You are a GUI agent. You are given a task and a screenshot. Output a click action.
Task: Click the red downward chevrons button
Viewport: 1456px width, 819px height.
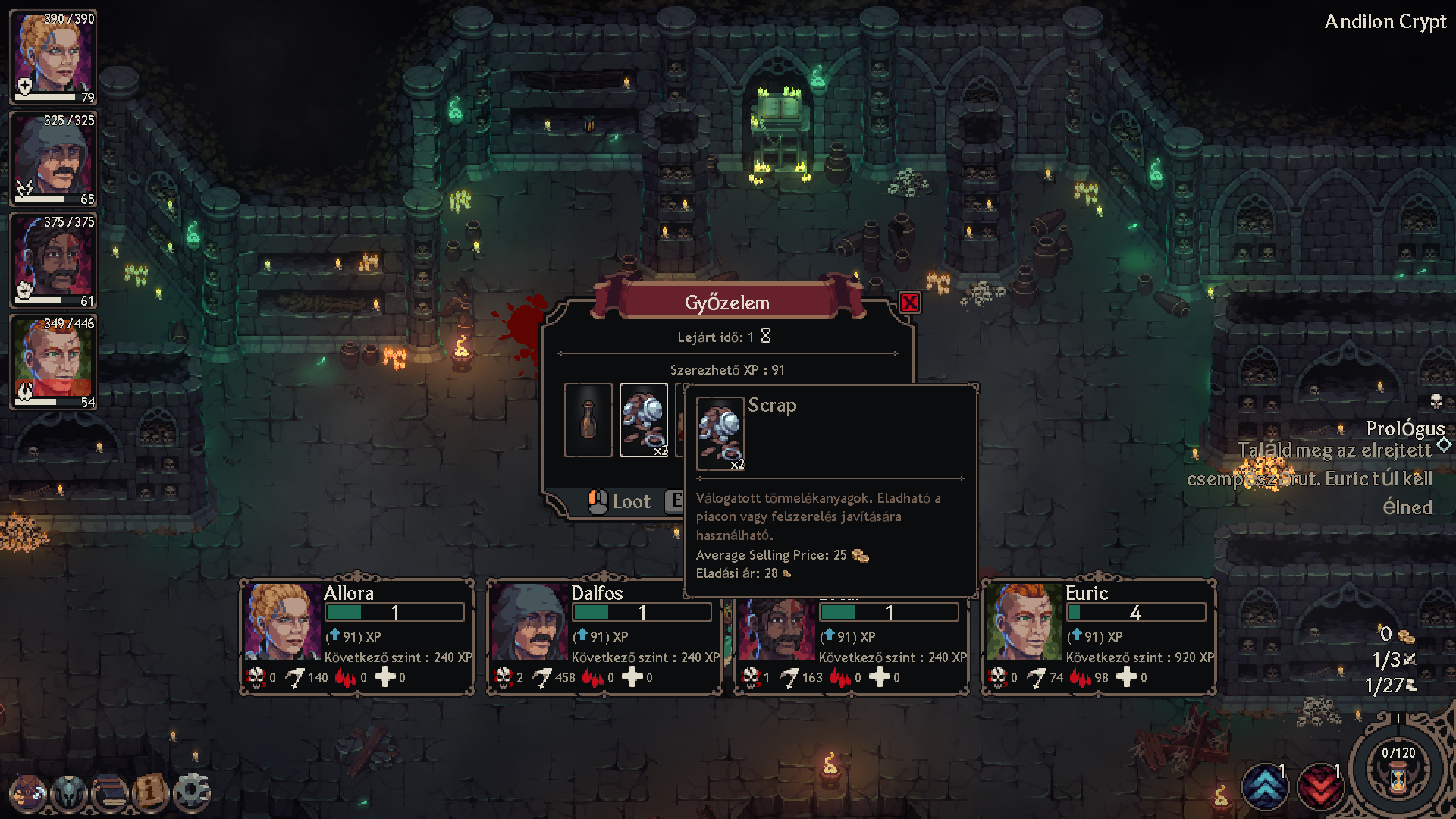click(x=1320, y=787)
